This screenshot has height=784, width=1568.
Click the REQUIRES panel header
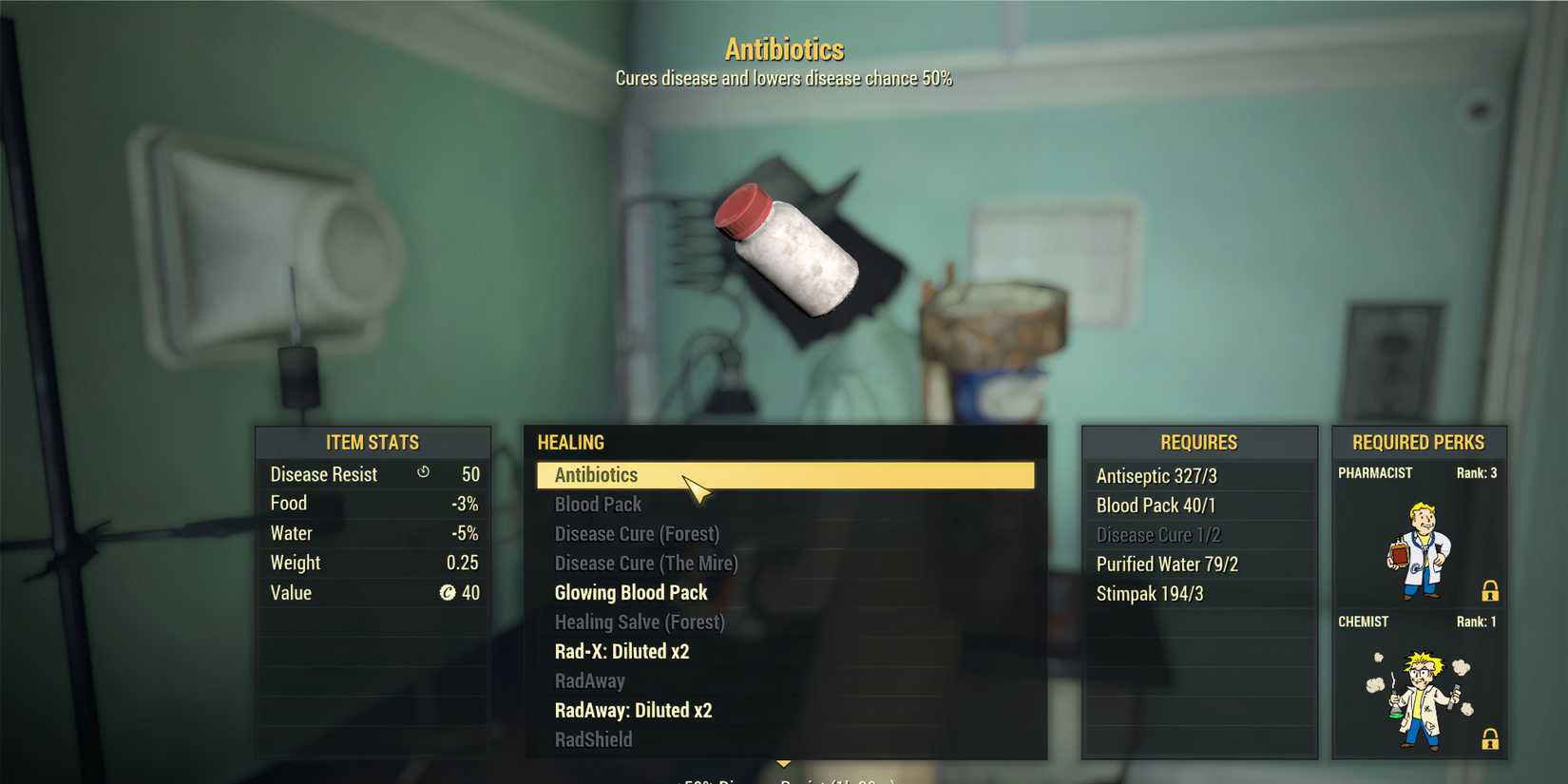pyautogui.click(x=1199, y=442)
